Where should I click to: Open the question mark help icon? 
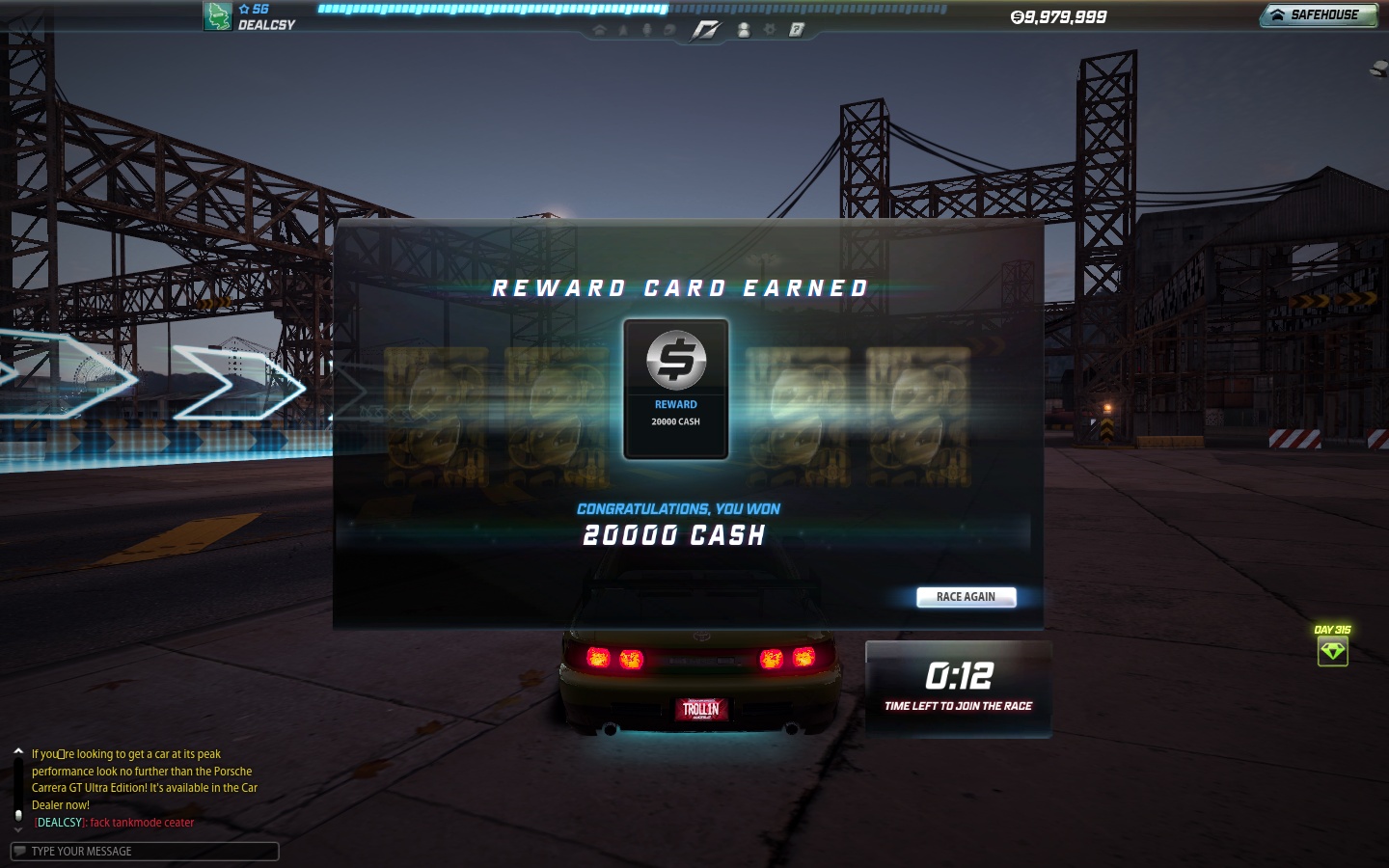796,30
